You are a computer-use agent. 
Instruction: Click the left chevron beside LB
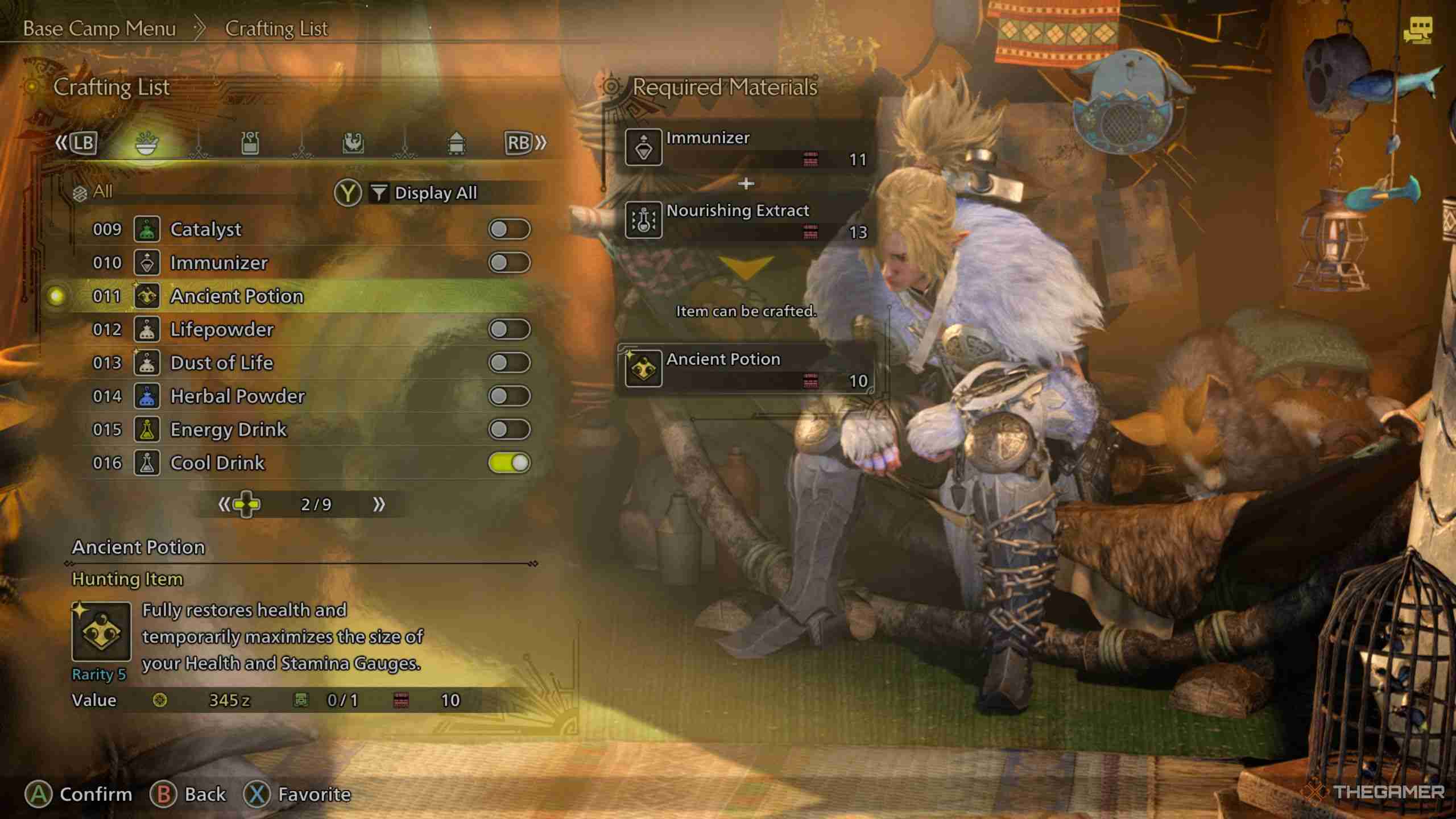61,143
